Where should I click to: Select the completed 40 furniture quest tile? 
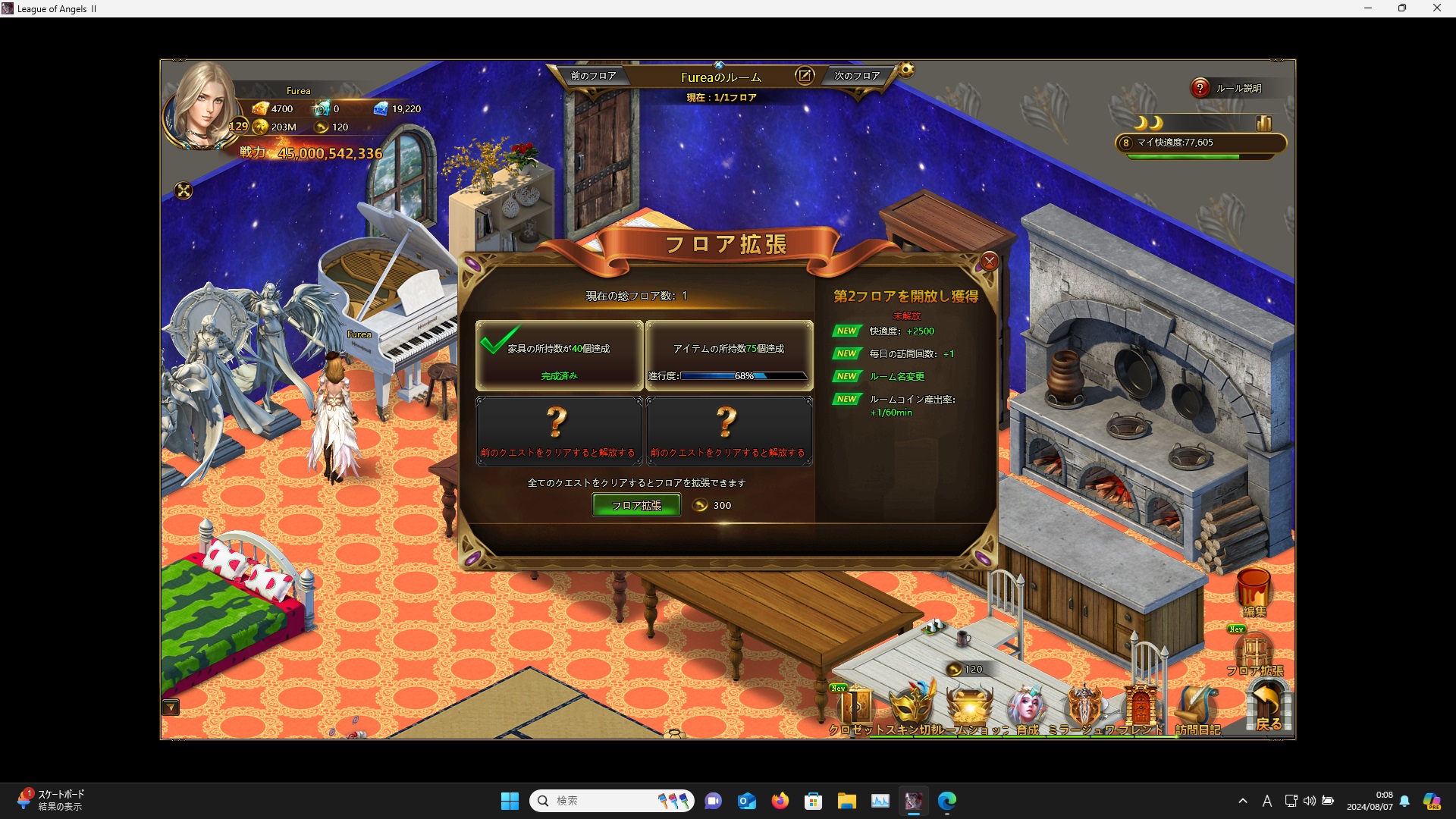pos(559,355)
